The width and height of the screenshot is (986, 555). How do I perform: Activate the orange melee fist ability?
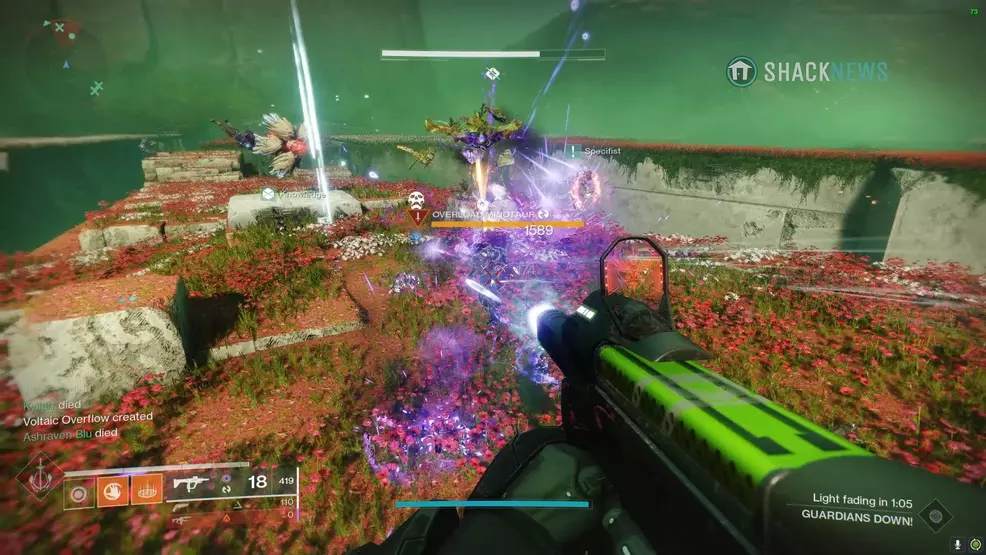[x=111, y=490]
